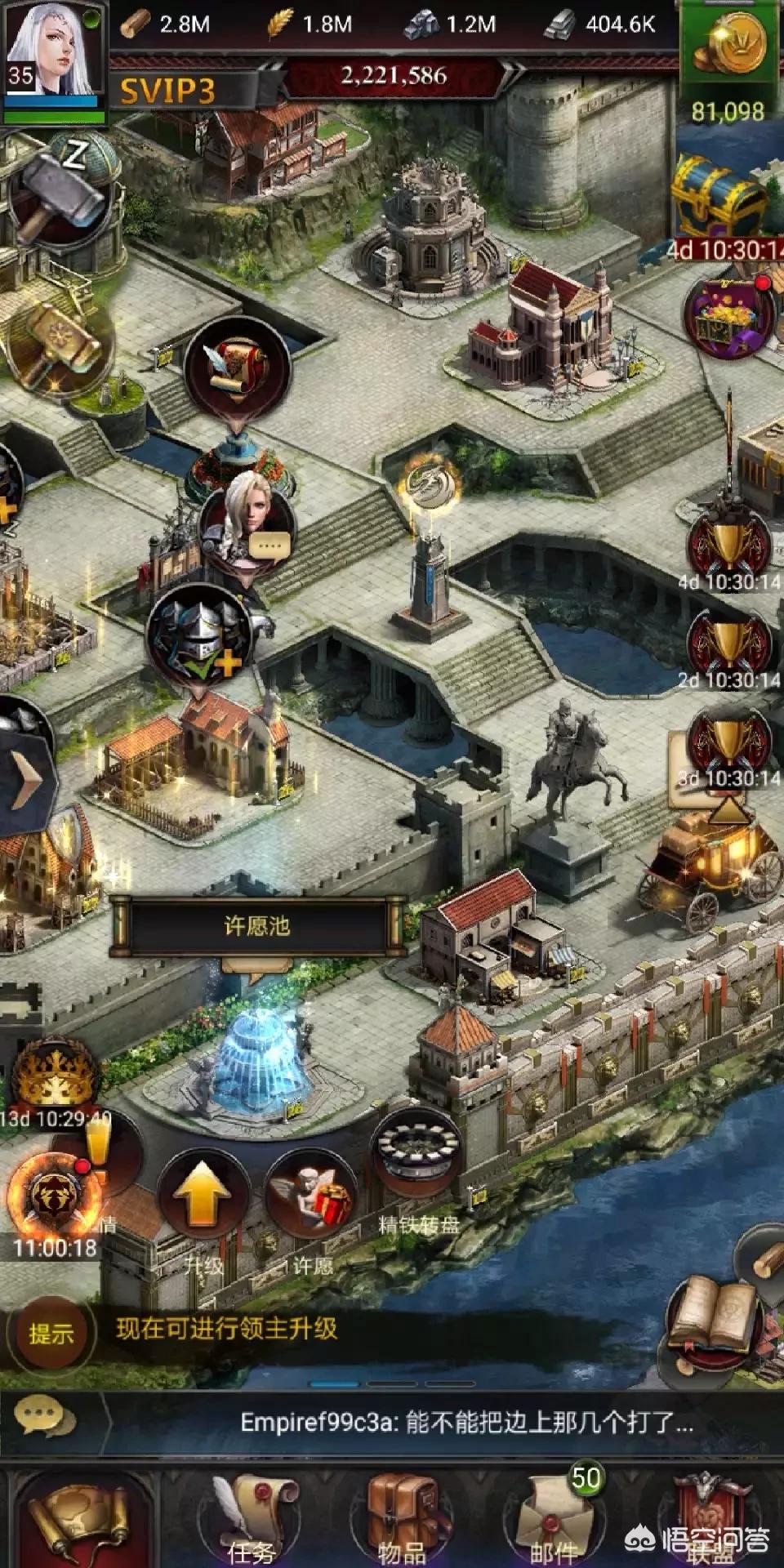Open the chat bar

[392, 1423]
